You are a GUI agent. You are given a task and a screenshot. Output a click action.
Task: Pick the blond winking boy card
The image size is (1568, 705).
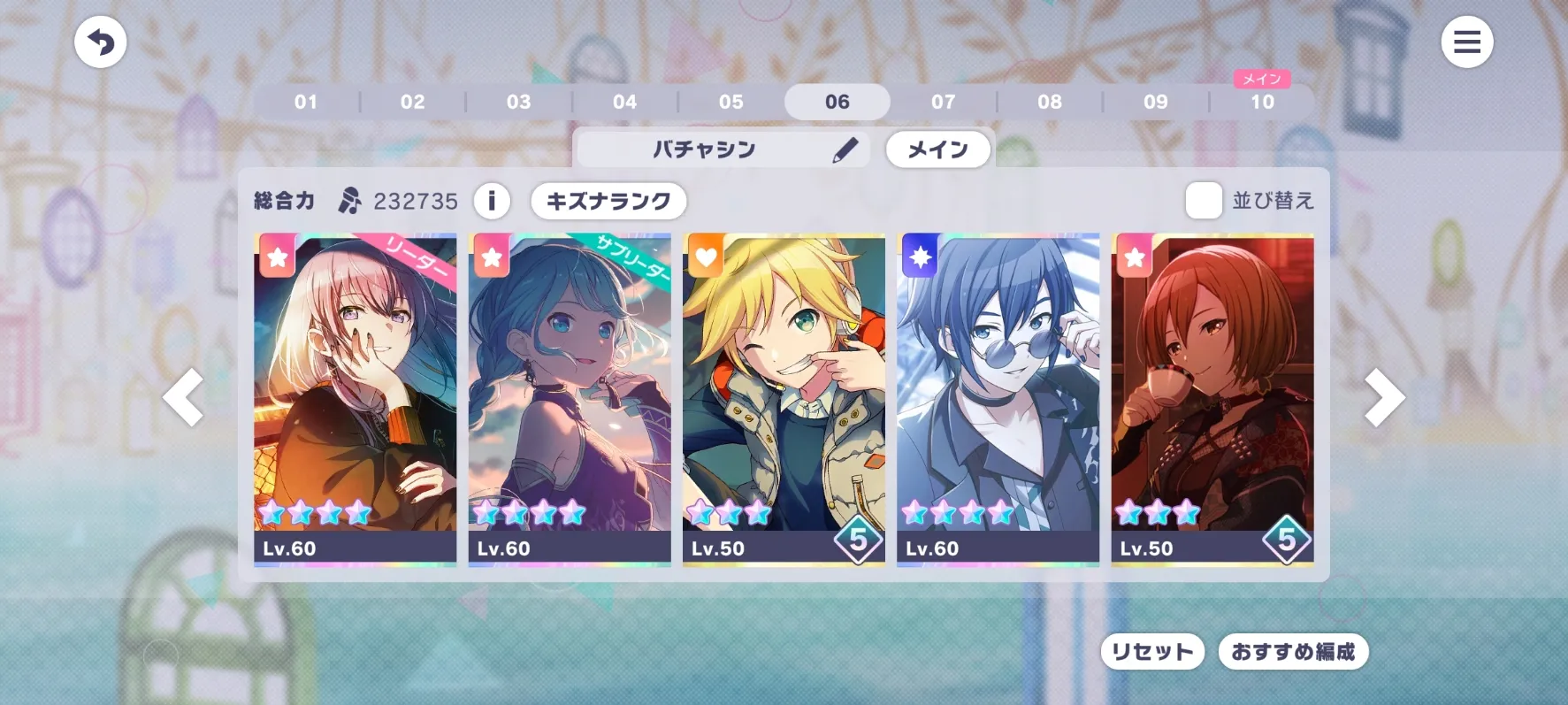point(784,398)
